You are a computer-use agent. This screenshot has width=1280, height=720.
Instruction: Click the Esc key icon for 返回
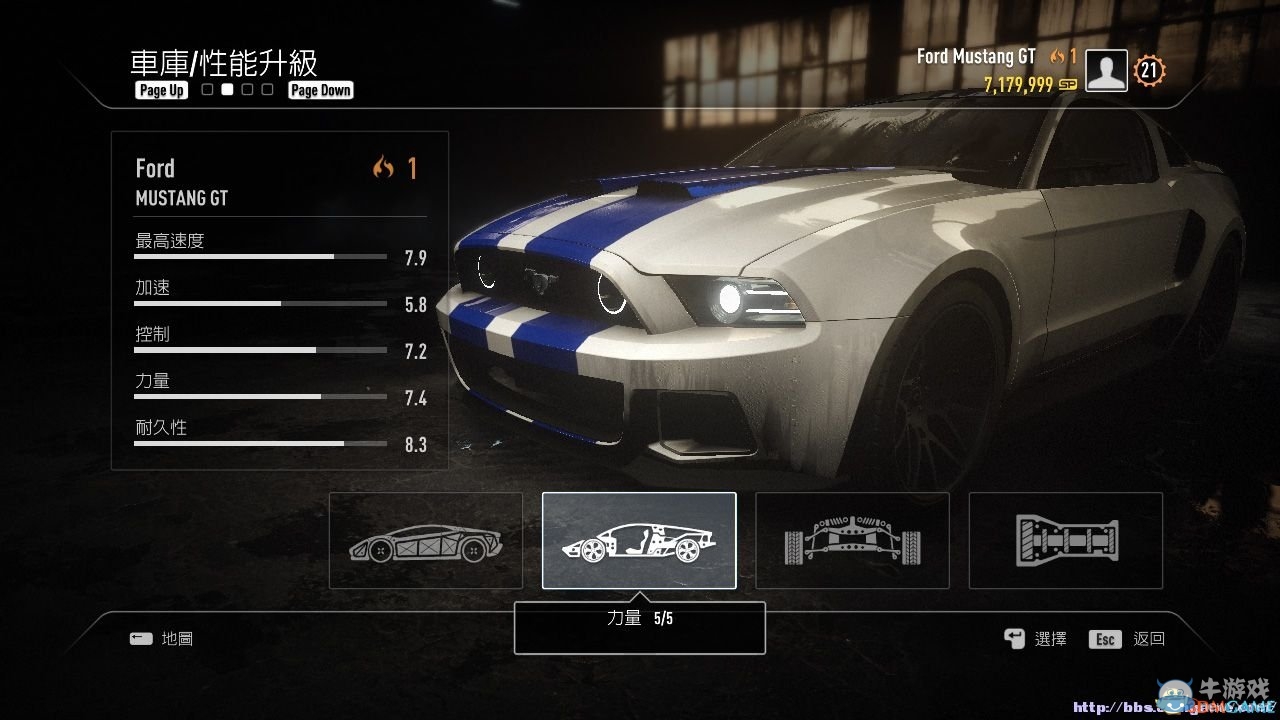1104,639
